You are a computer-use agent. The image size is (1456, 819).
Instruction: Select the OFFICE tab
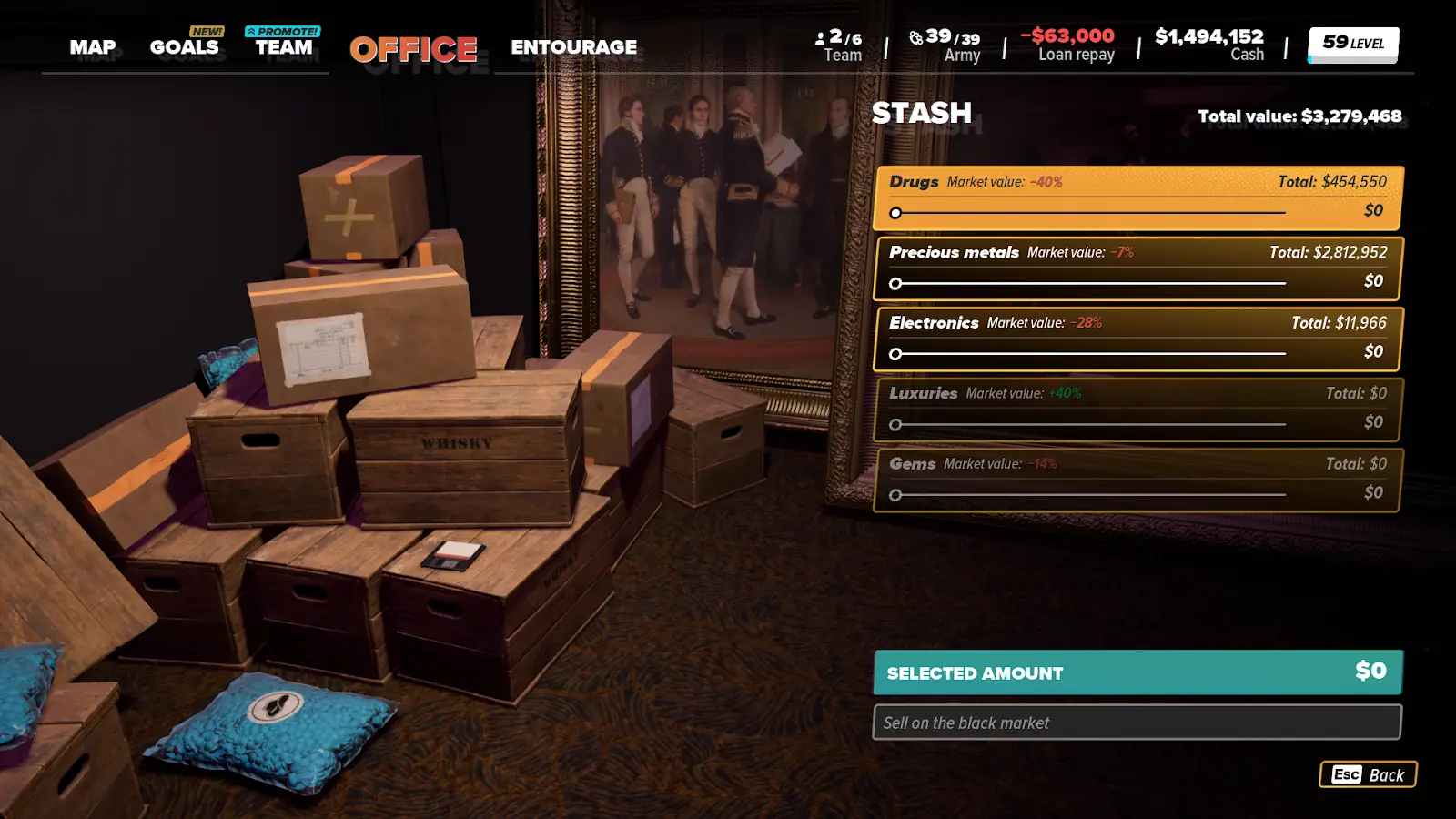coord(413,49)
